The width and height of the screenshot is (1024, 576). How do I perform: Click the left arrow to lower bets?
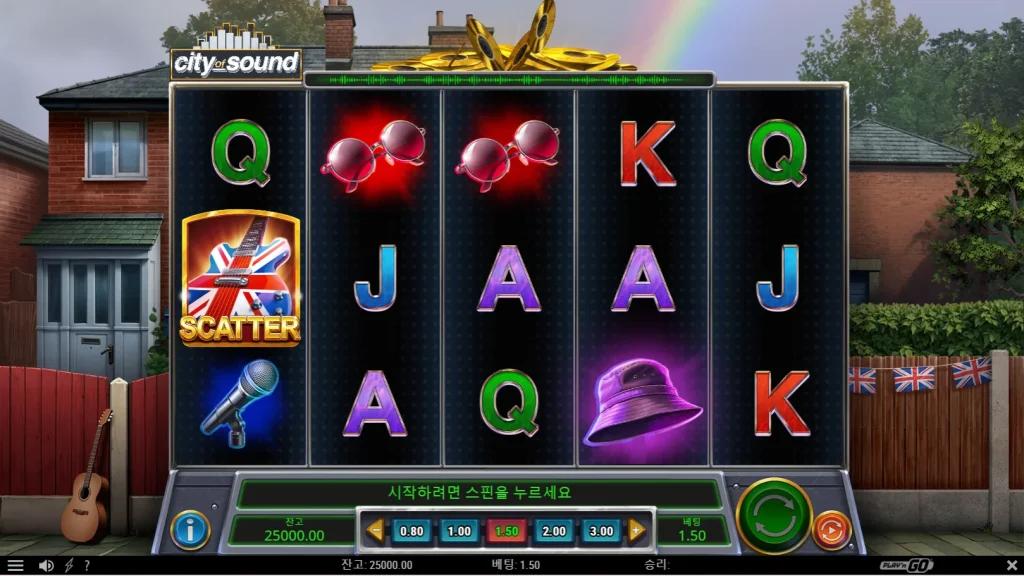coord(375,531)
